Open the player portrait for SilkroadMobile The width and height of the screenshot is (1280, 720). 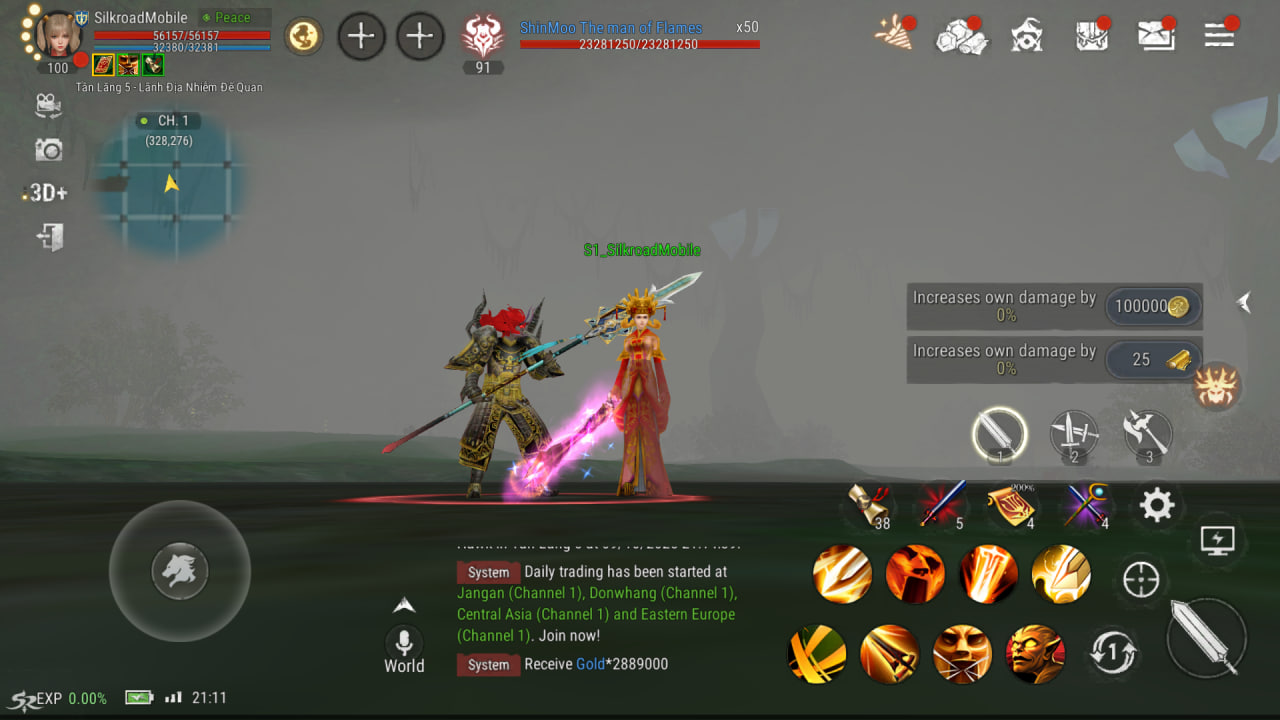click(59, 35)
